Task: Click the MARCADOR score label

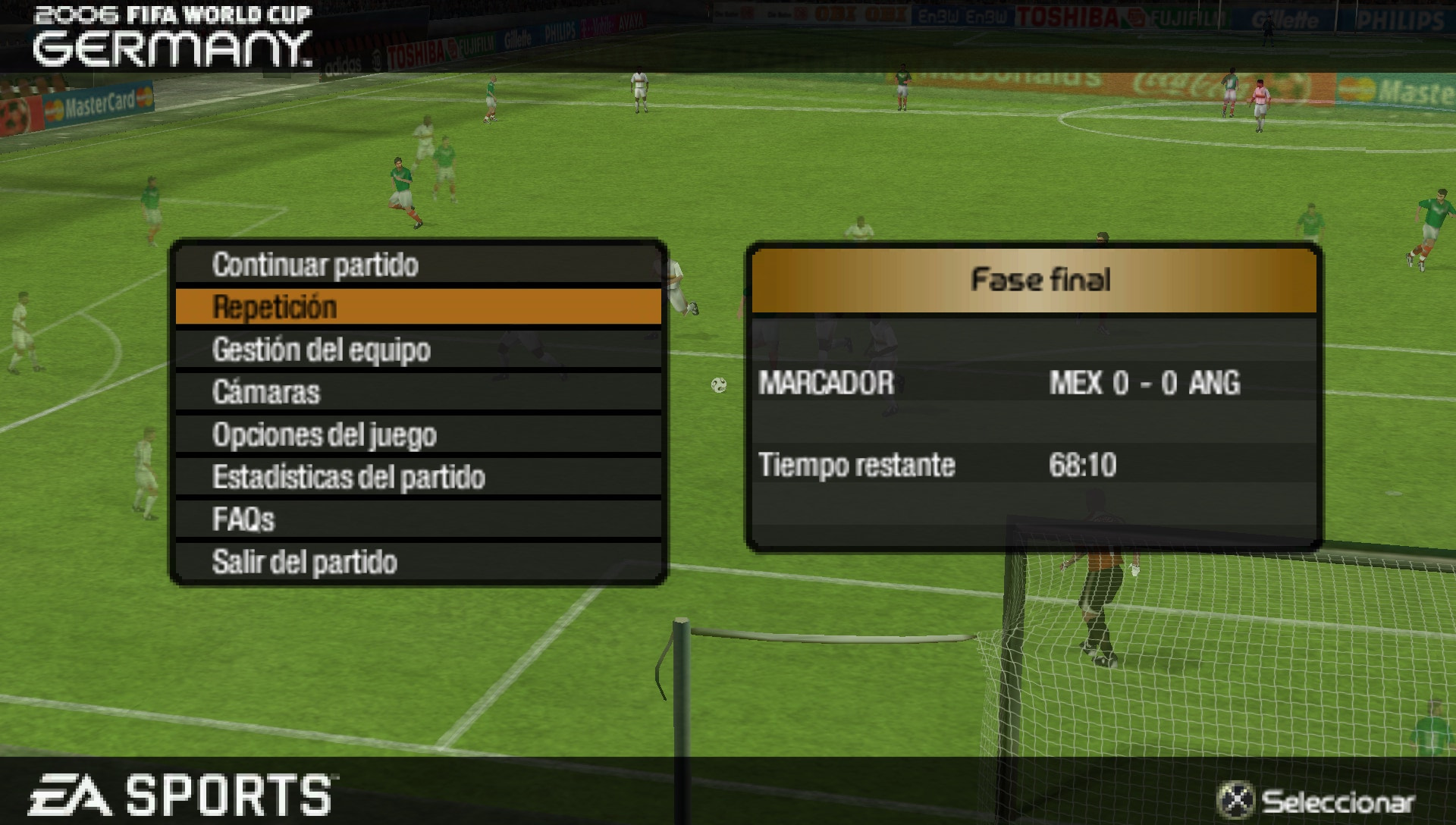Action: coord(826,382)
